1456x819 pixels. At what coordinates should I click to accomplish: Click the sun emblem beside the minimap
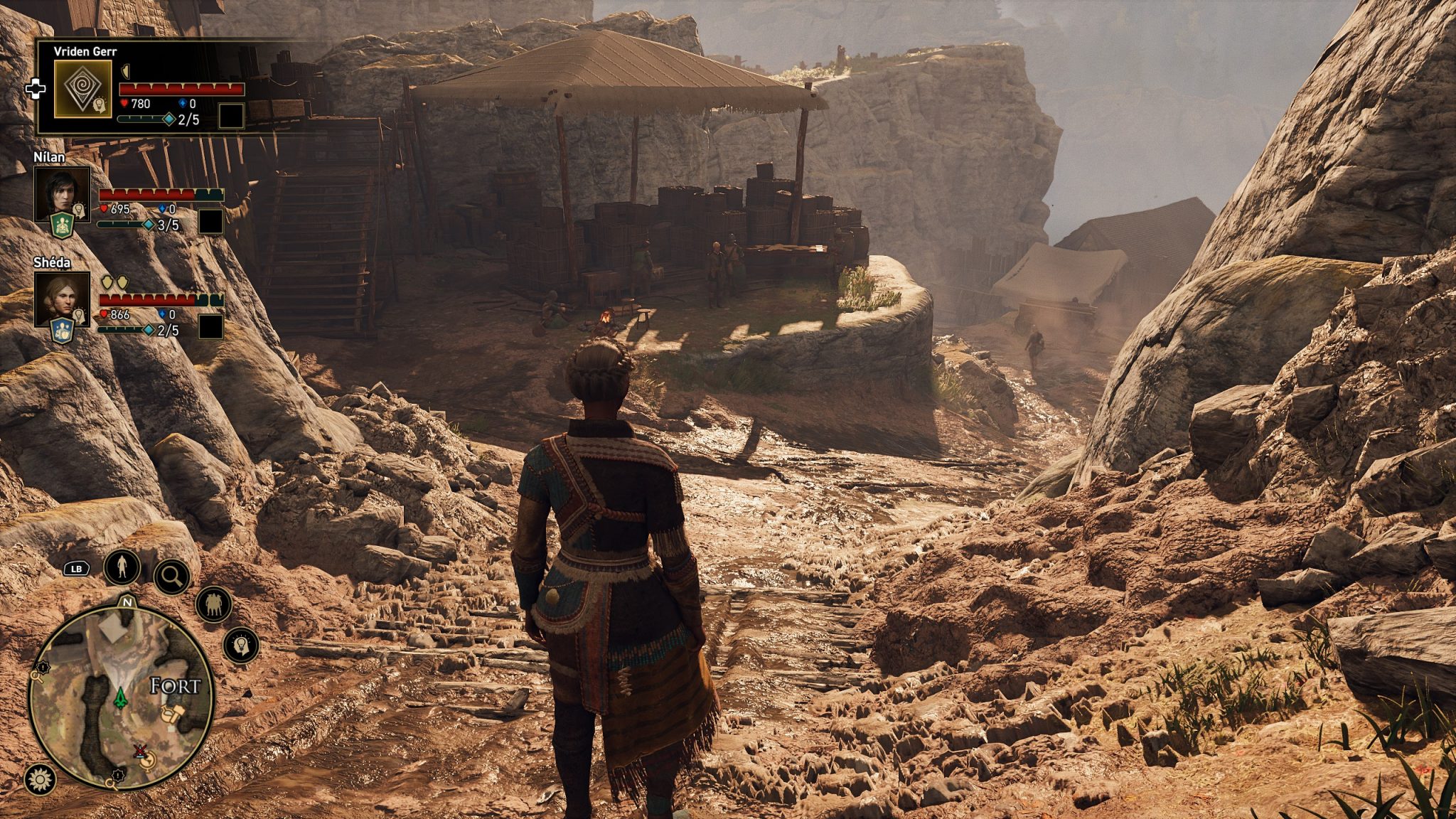[x=40, y=780]
